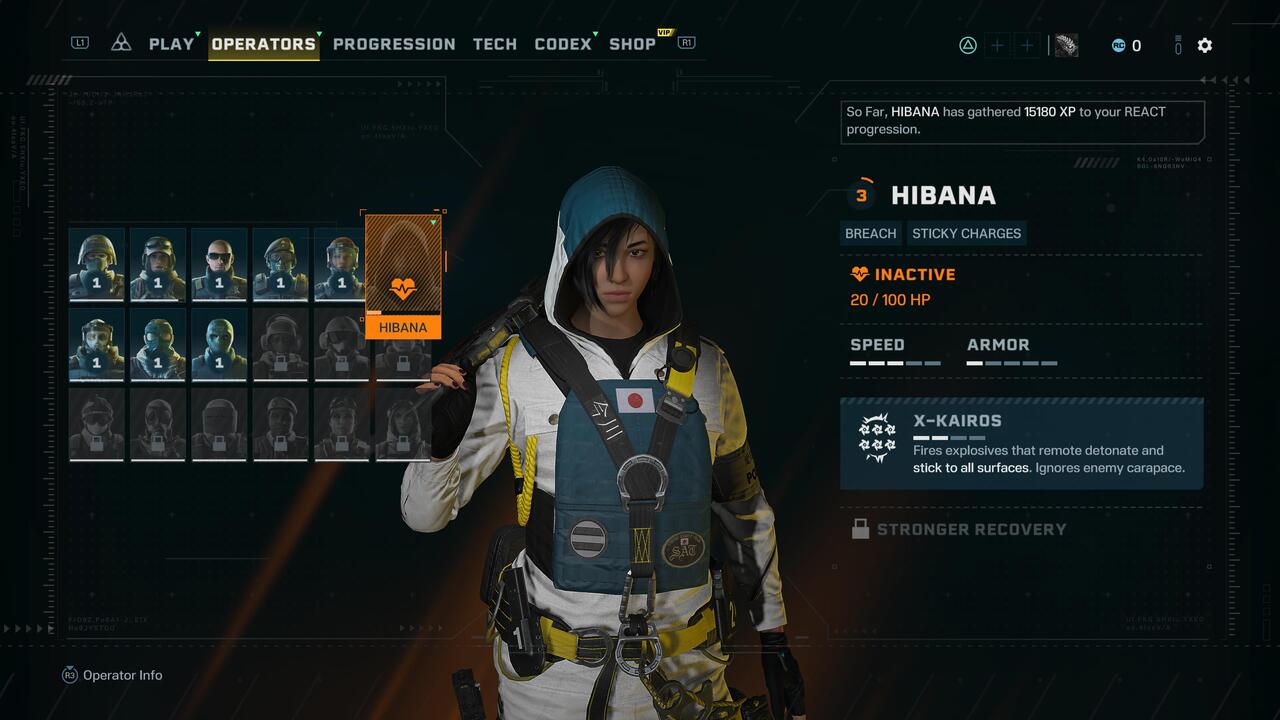This screenshot has width=1280, height=720.
Task: Choose the STICKY CHARGES tag
Action: tap(966, 233)
